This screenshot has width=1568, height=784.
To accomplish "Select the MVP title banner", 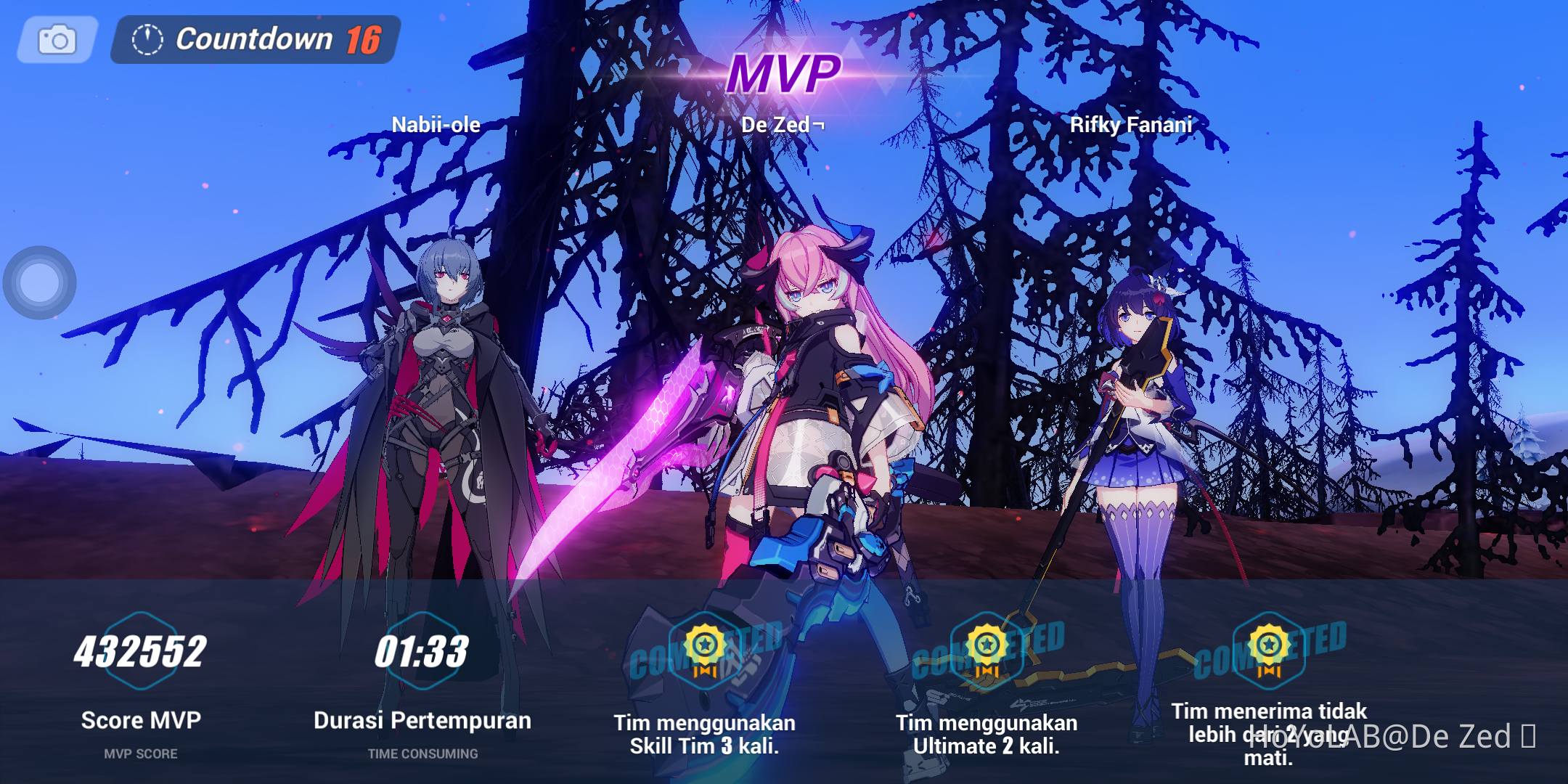I will (x=784, y=74).
